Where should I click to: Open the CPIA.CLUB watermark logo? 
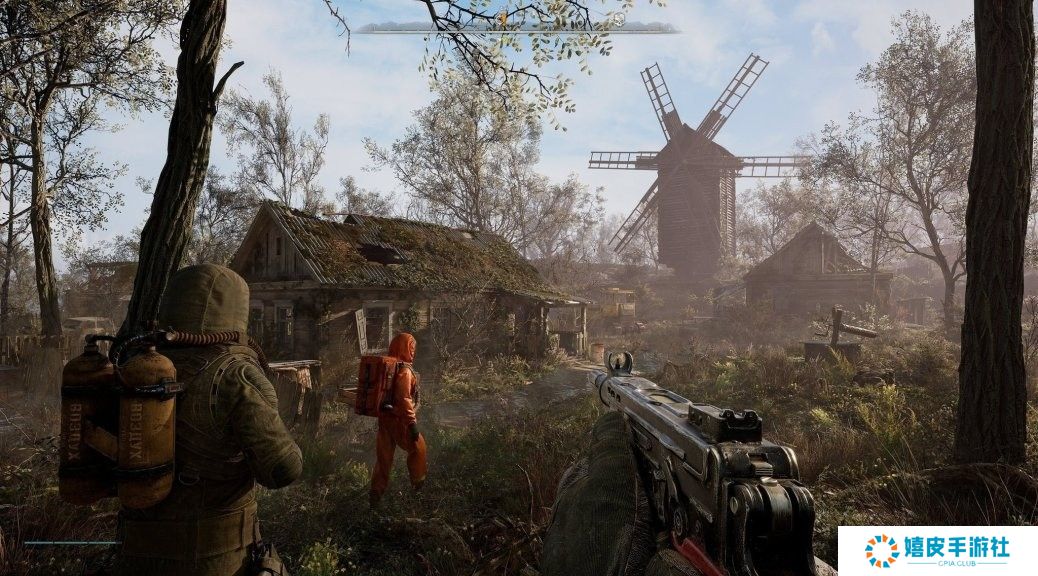937,551
